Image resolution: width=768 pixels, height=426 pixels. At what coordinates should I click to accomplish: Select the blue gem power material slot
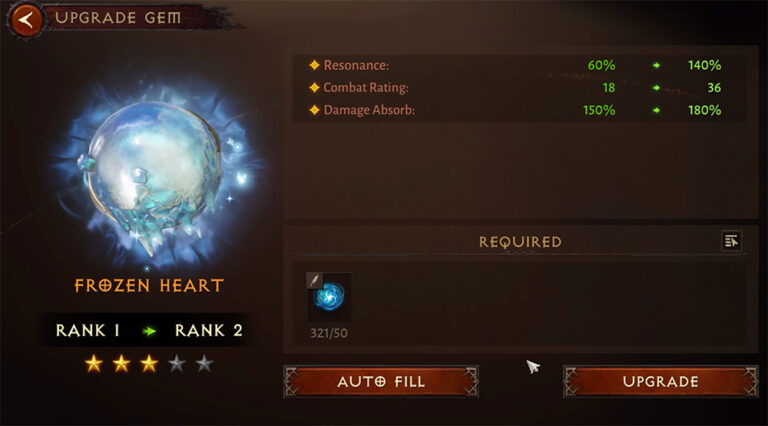tap(329, 297)
